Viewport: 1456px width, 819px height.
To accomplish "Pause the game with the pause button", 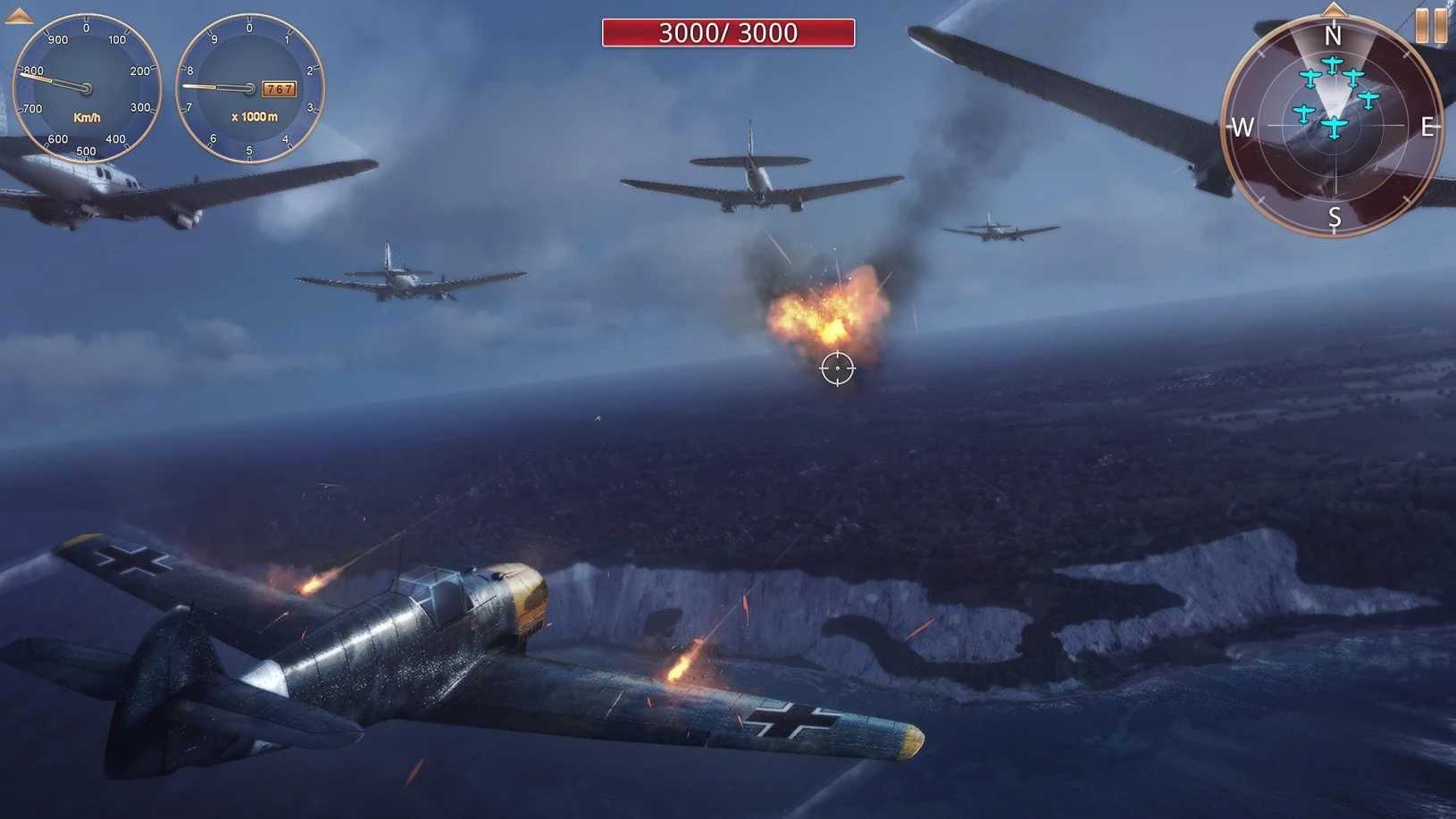I will click(1431, 25).
